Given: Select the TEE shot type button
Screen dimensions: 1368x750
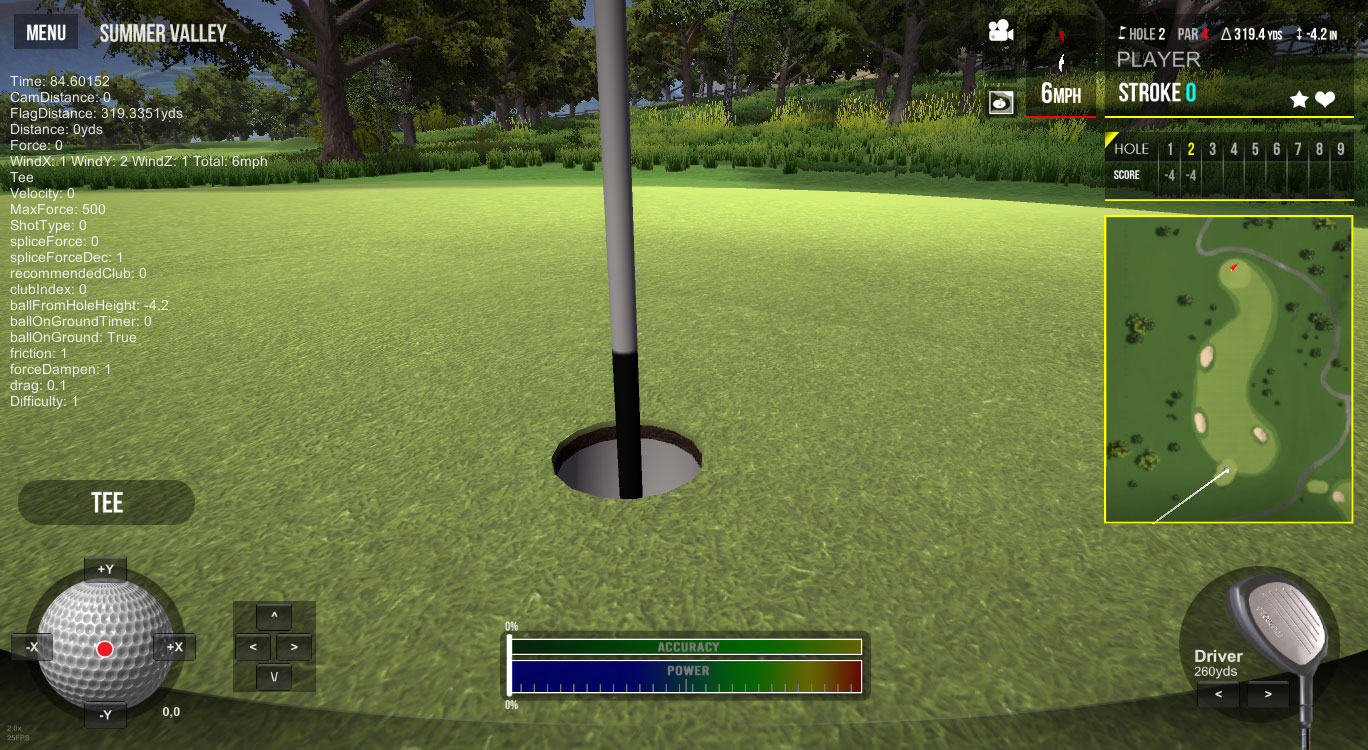Looking at the screenshot, I should pos(107,502).
